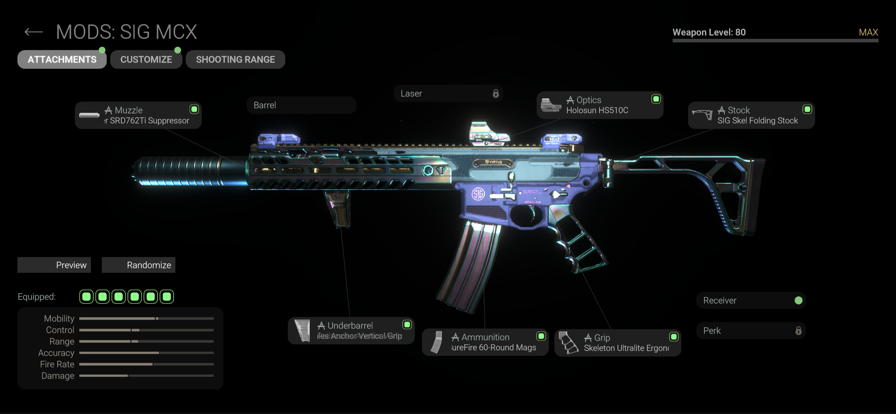Select the Muzzle attachment slot
This screenshot has width=896, height=414.
click(139, 115)
